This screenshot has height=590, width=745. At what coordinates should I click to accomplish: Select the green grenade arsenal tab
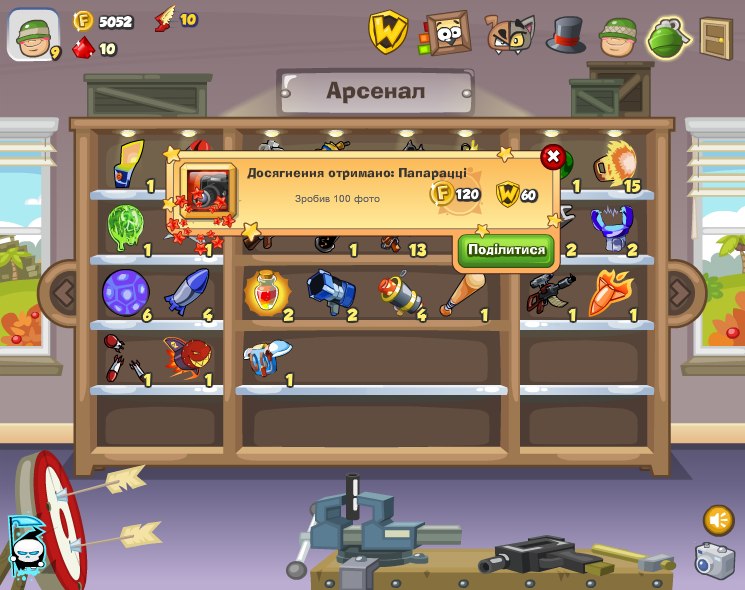pos(669,37)
